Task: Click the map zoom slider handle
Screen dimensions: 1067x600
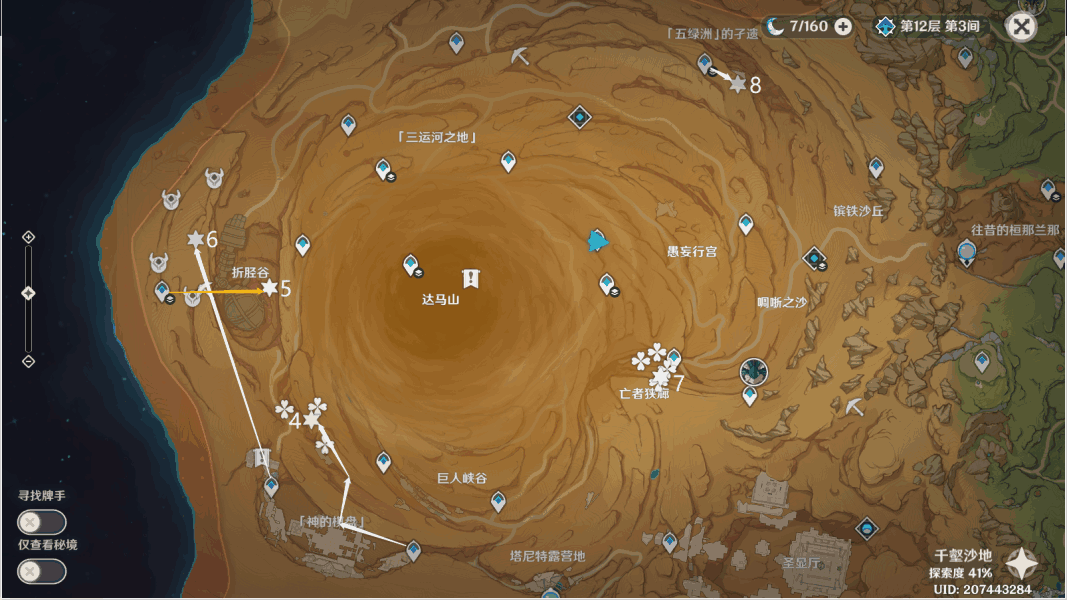Action: tap(28, 293)
